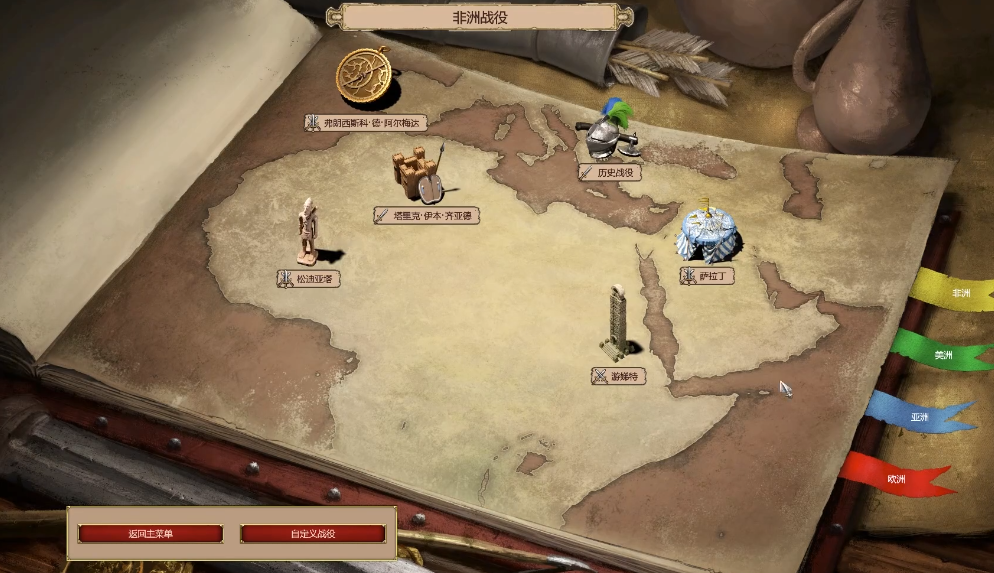The height and width of the screenshot is (573, 994).
Task: Open the 尤迪特 campaign label
Action: tap(618, 377)
